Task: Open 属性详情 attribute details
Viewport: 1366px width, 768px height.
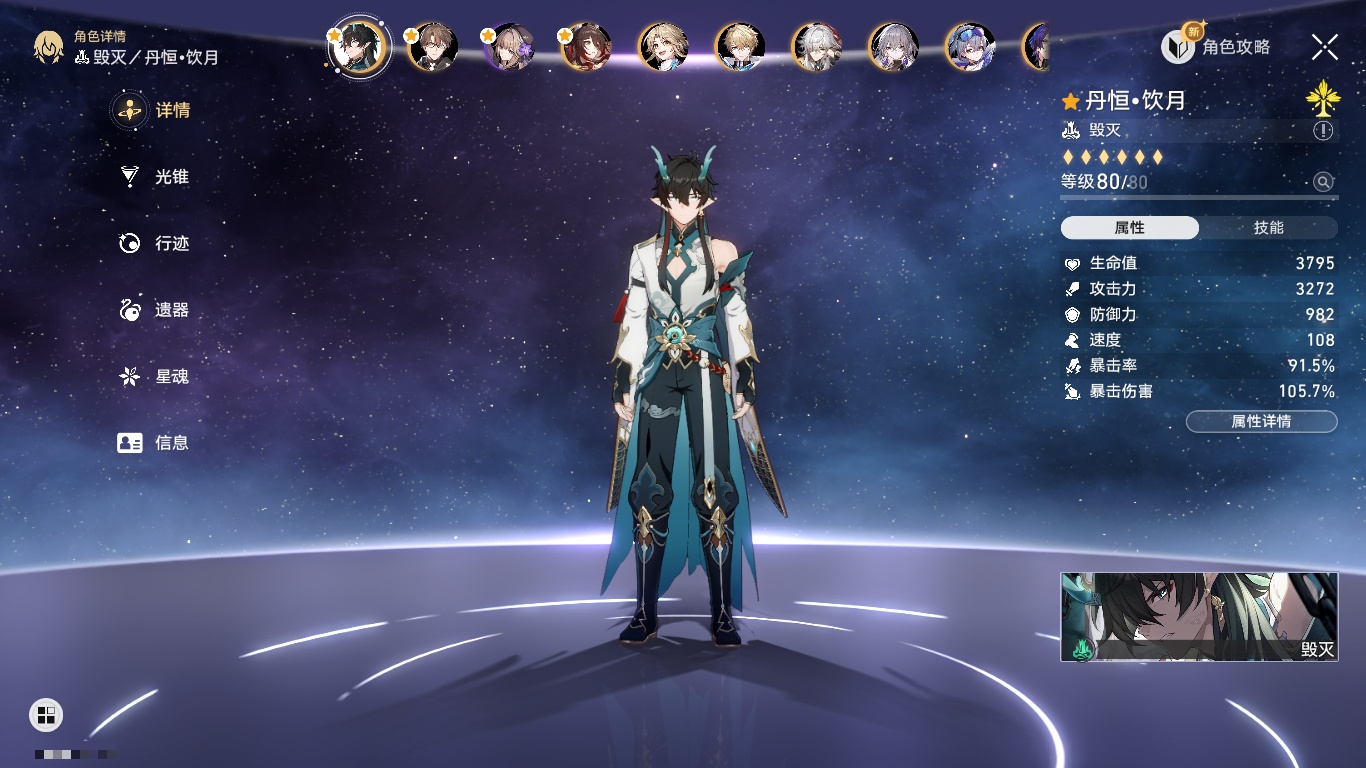Action: click(1261, 422)
